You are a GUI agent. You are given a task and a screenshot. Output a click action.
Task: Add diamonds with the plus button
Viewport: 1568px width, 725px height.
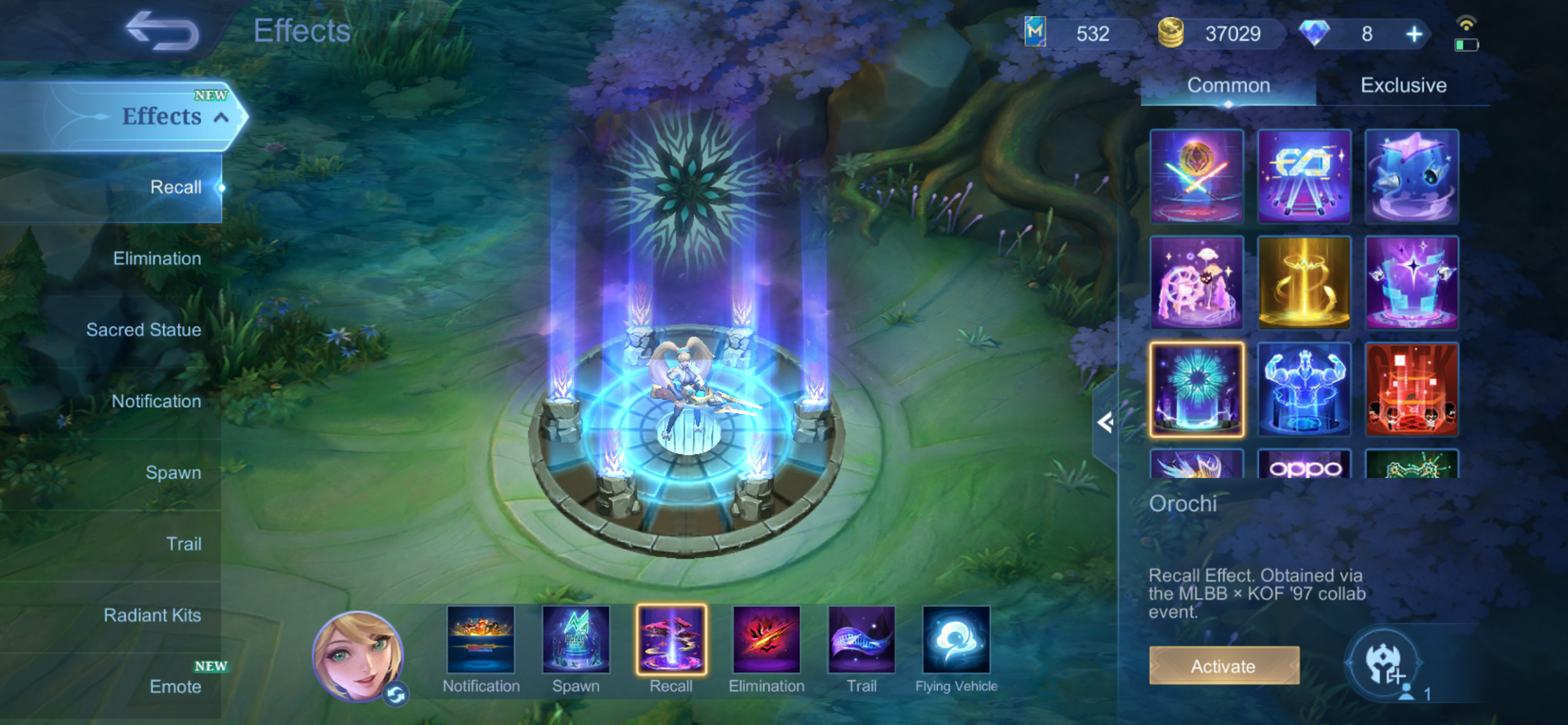pyautogui.click(x=1414, y=34)
